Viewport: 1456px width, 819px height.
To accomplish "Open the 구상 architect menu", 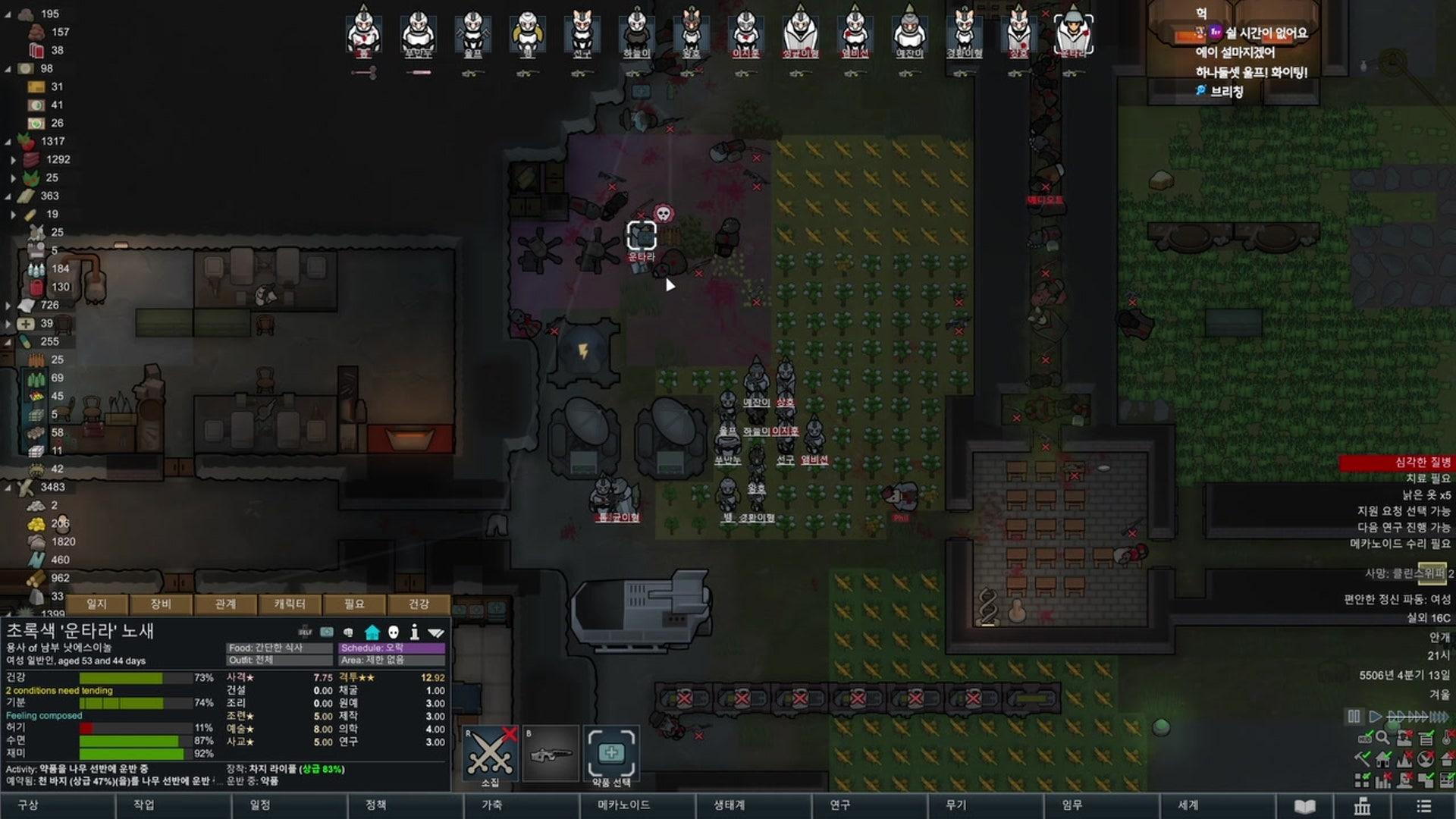I will click(x=28, y=805).
